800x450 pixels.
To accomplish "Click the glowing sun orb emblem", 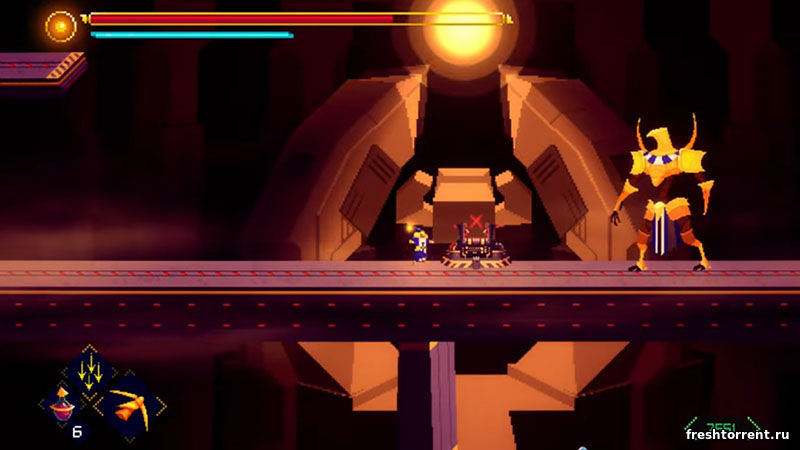I will click(61, 25).
